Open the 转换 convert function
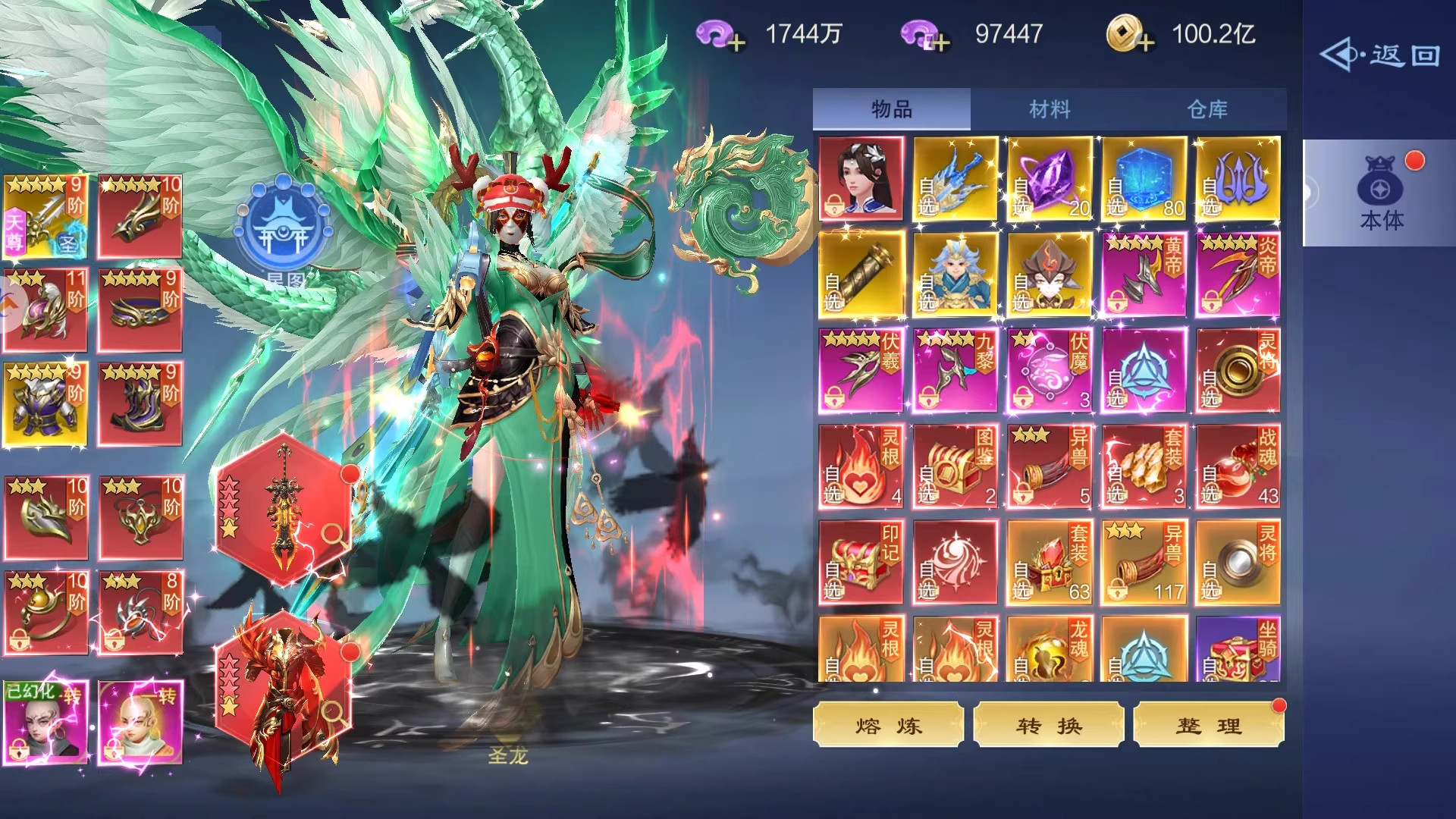 click(x=1049, y=726)
